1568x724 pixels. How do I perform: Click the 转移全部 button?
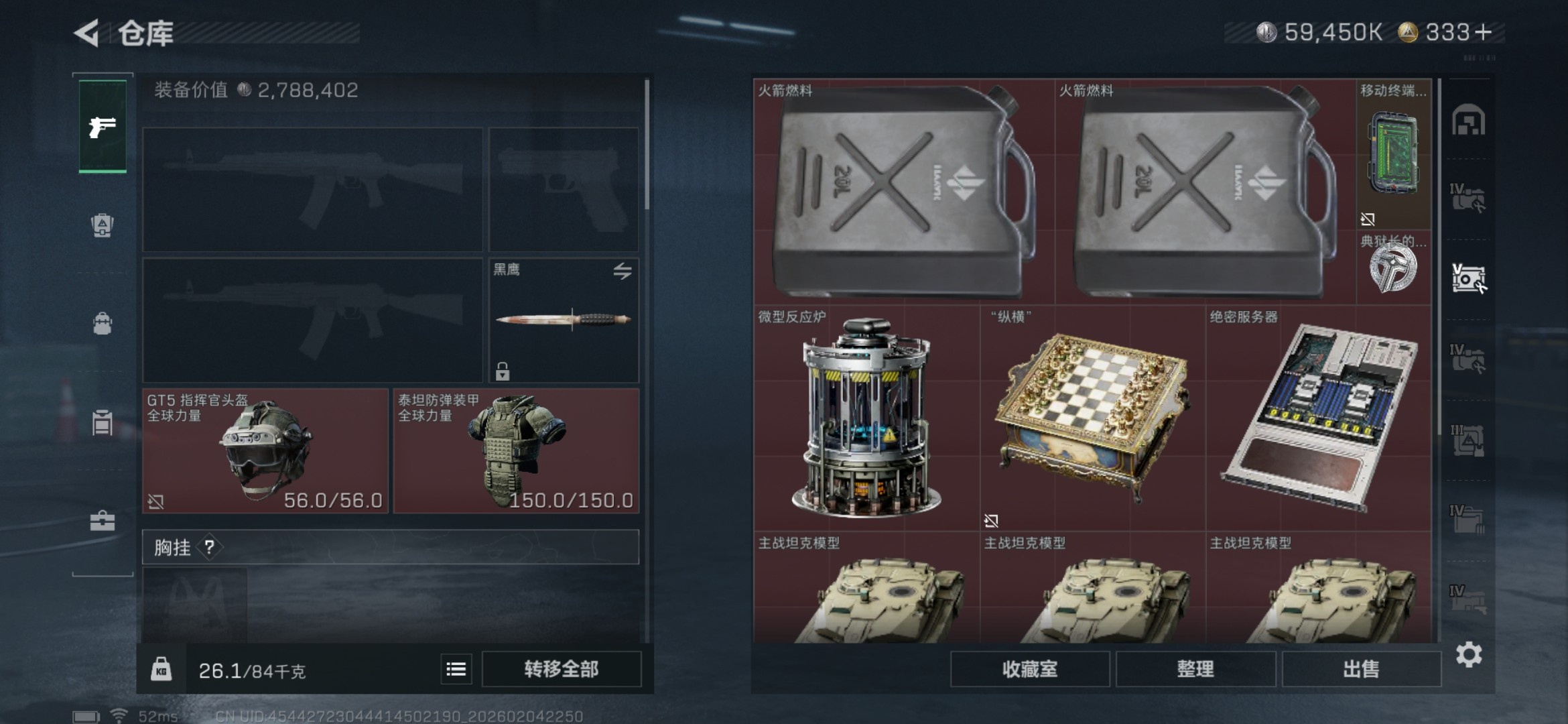(x=561, y=669)
